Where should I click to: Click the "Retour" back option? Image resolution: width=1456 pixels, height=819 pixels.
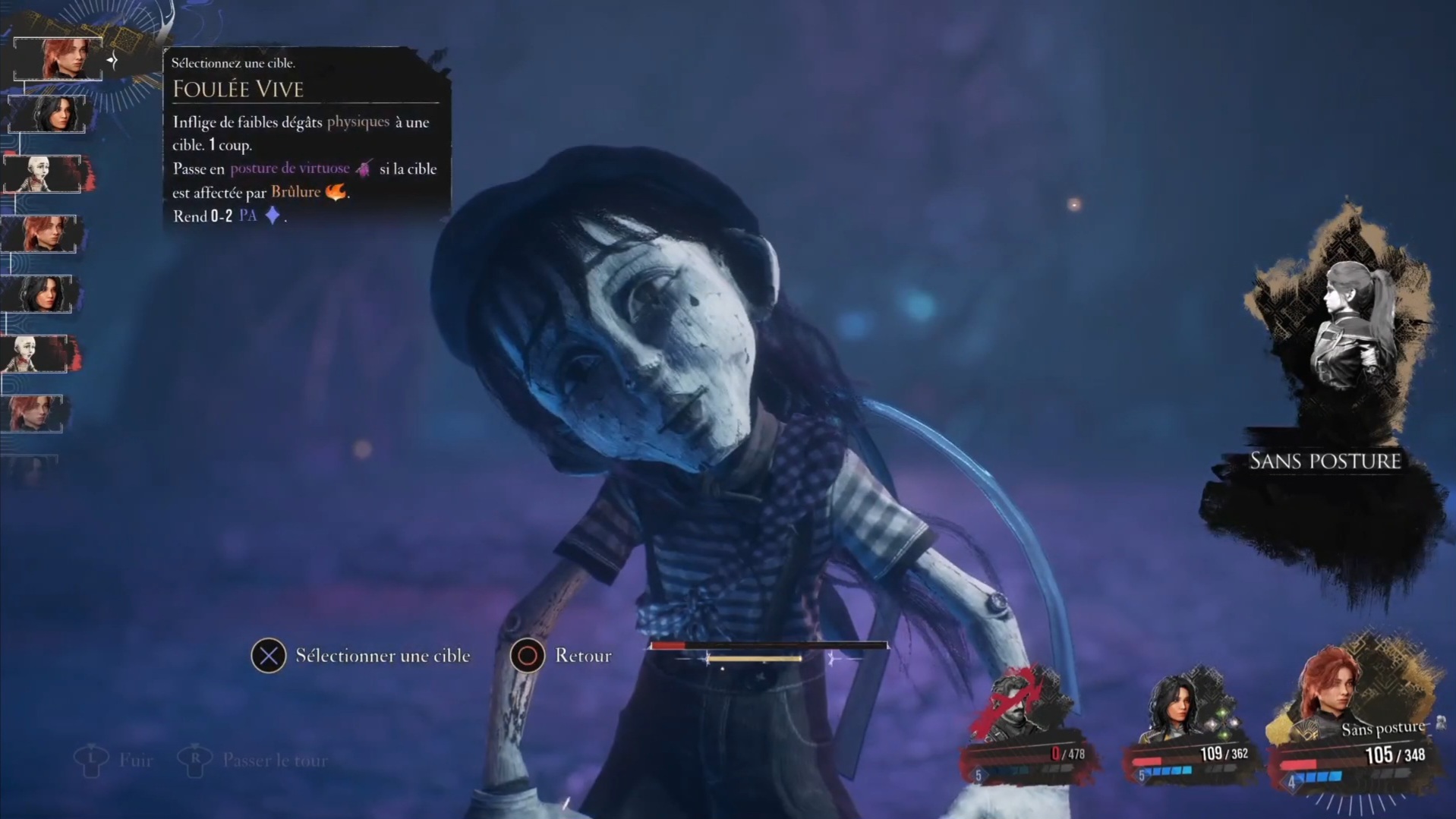pyautogui.click(x=563, y=656)
